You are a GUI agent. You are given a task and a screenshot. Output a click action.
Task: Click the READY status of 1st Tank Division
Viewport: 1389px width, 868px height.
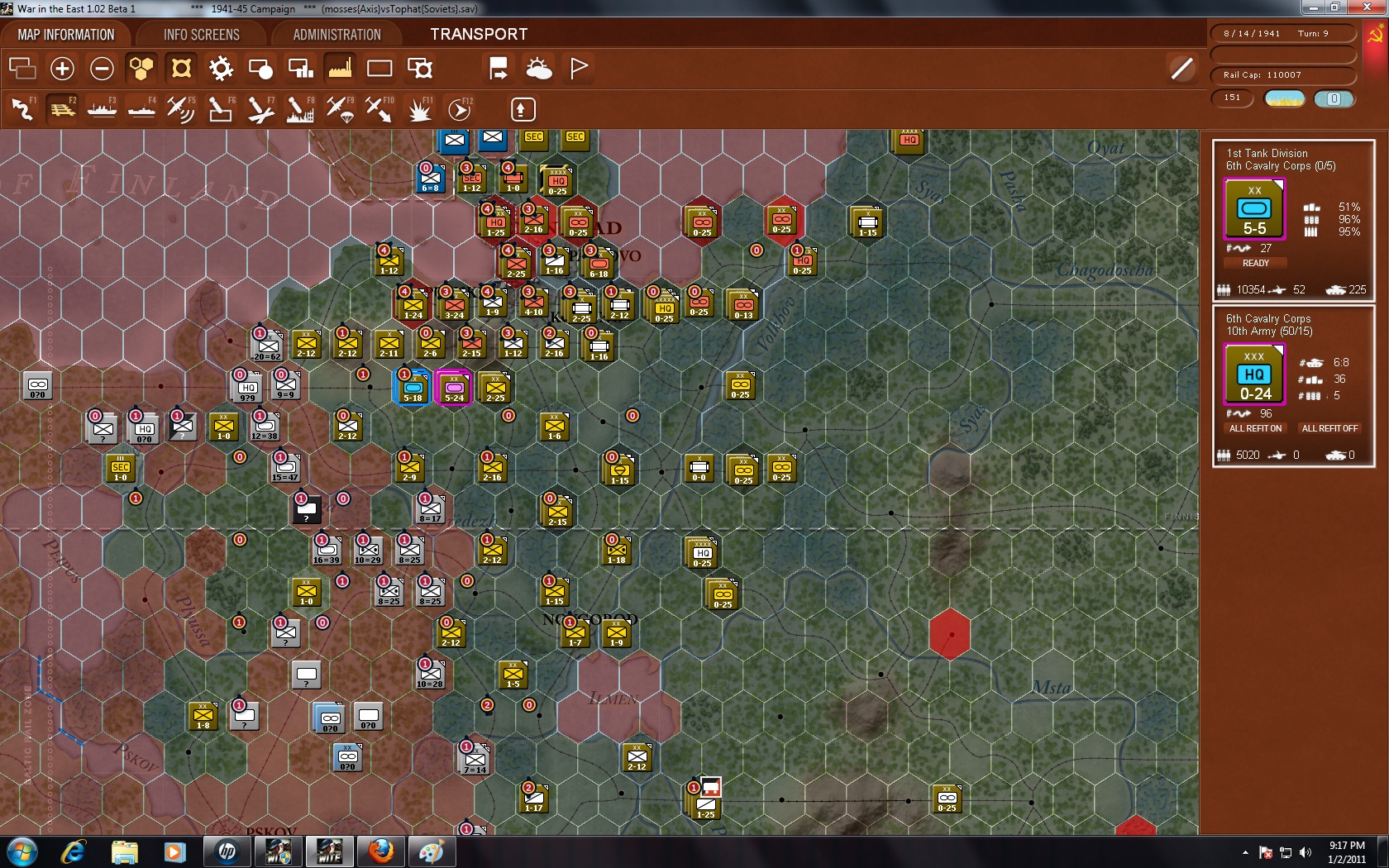1255,263
